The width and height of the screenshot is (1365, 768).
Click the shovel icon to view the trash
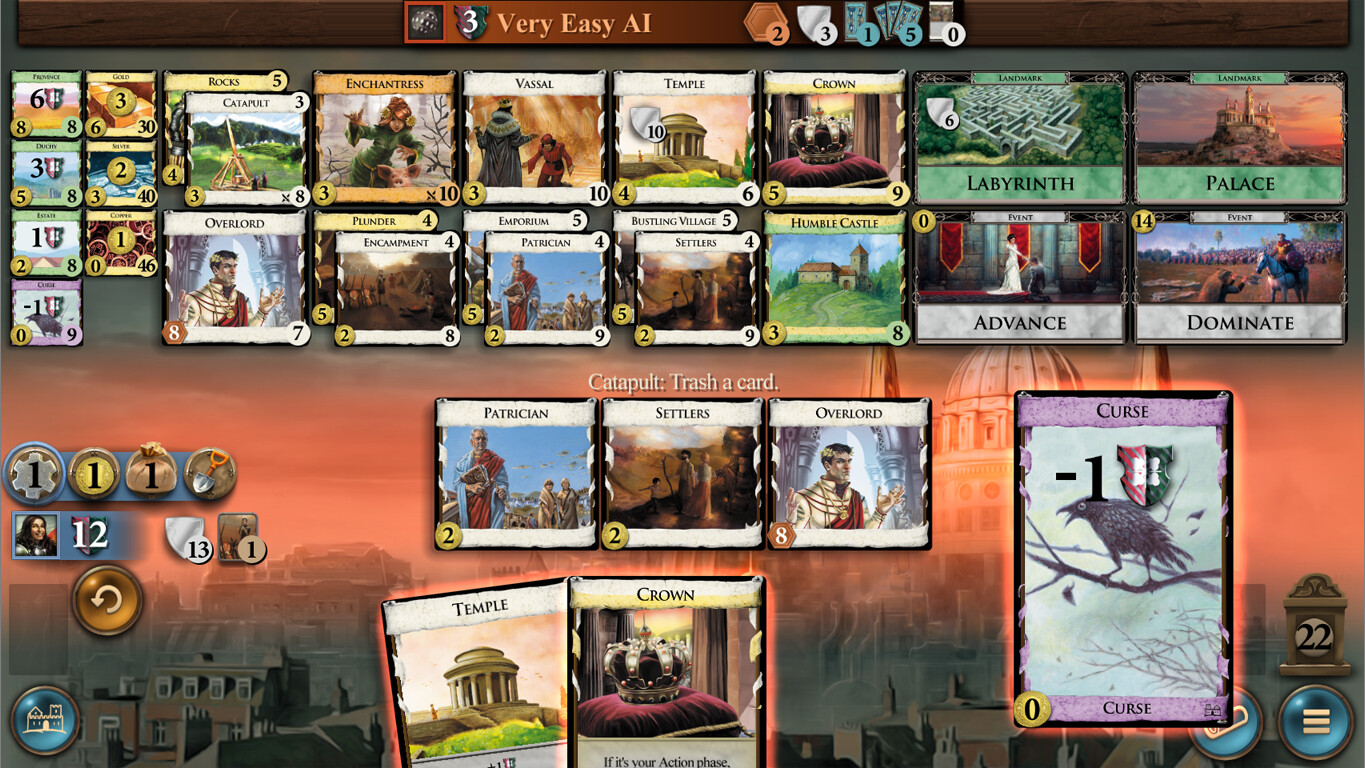point(211,474)
